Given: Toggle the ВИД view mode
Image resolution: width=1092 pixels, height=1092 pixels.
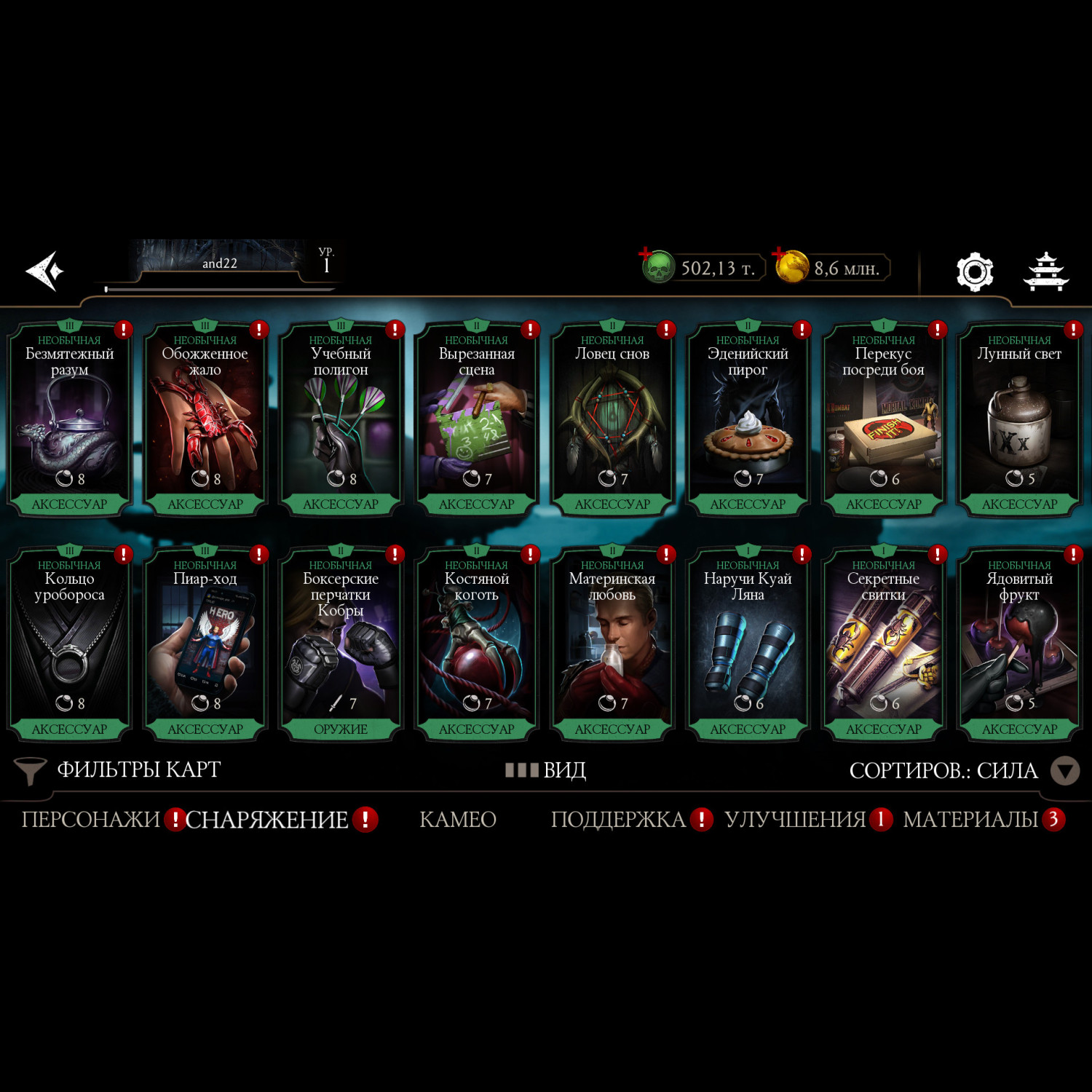Looking at the screenshot, I should 547,770.
